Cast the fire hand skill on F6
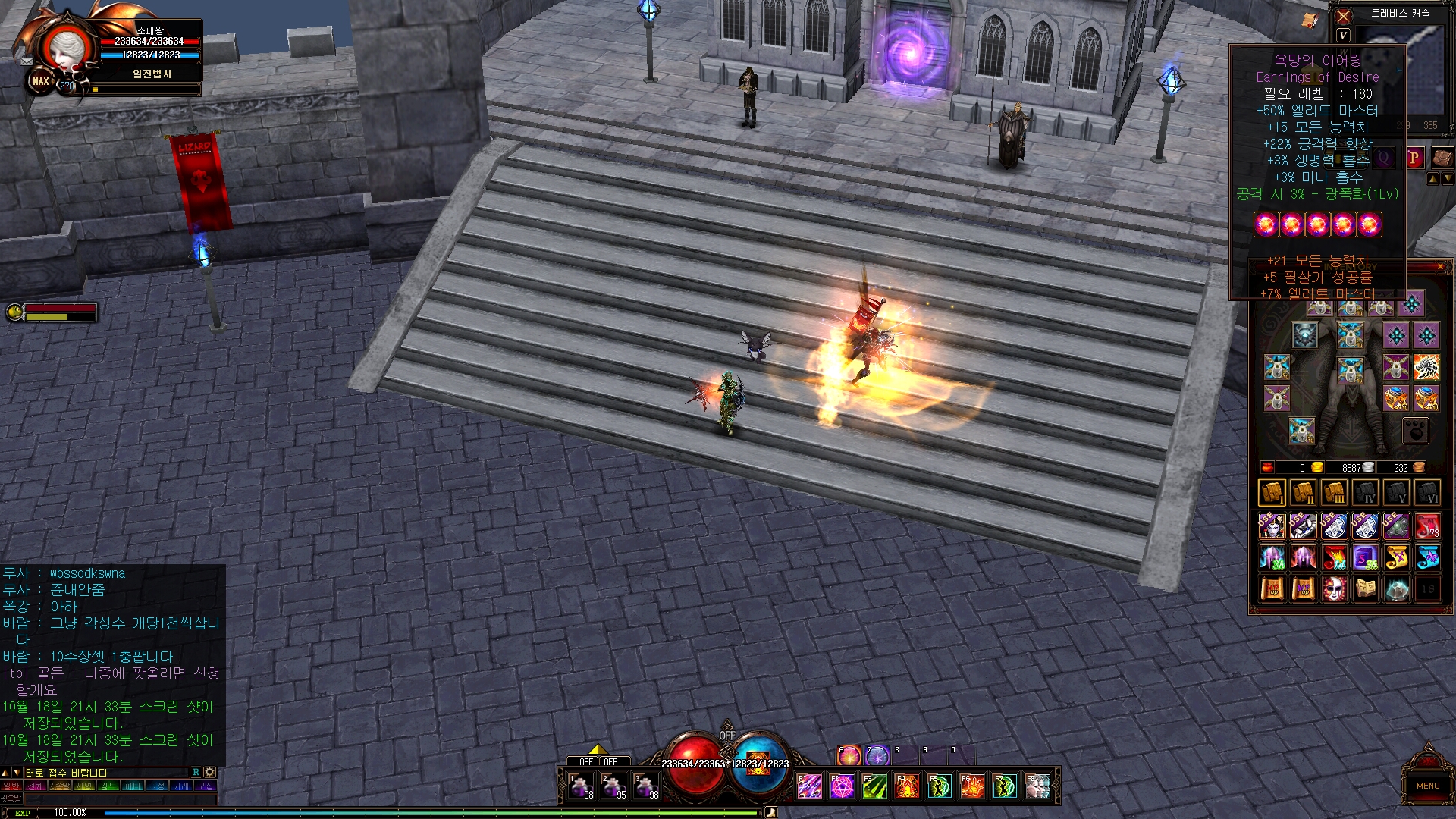 [x=972, y=786]
